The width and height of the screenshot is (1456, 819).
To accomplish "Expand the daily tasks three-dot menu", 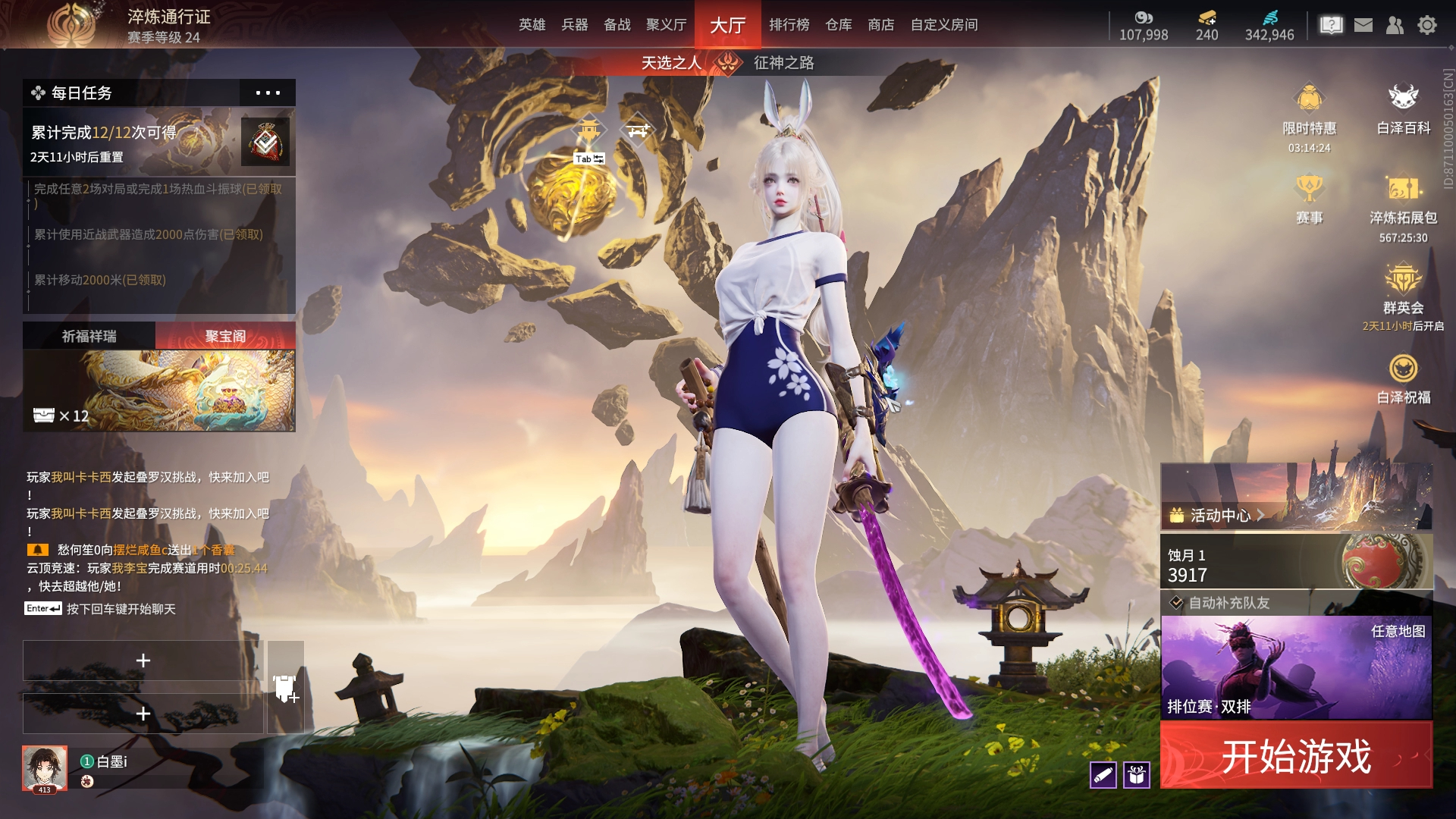I will tap(267, 93).
